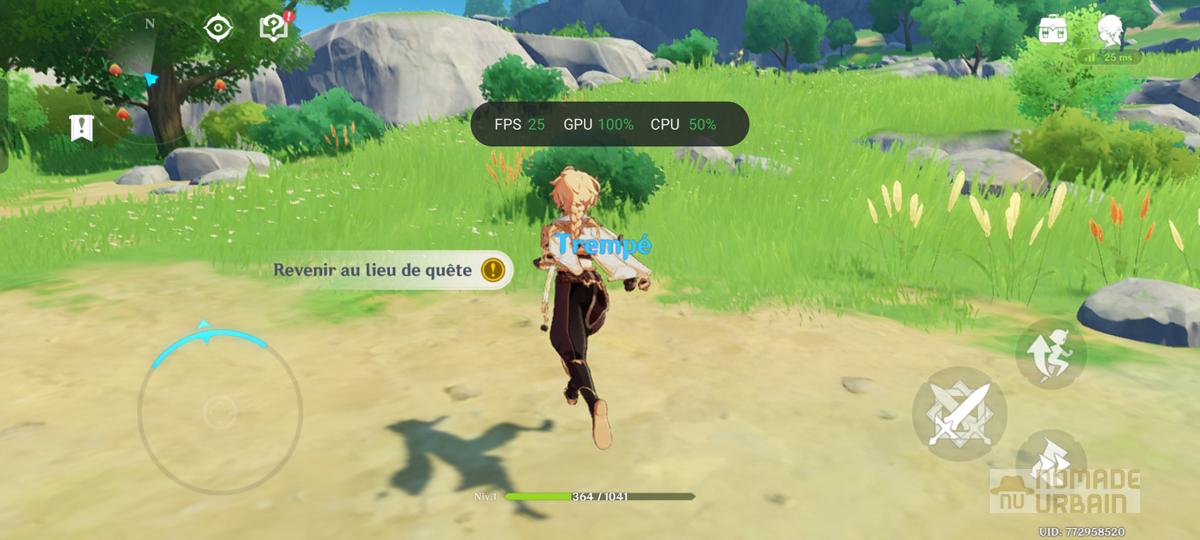1200x540 pixels.
Task: Tap the FPS, GPU and CPU performance overlay
Action: [x=610, y=124]
